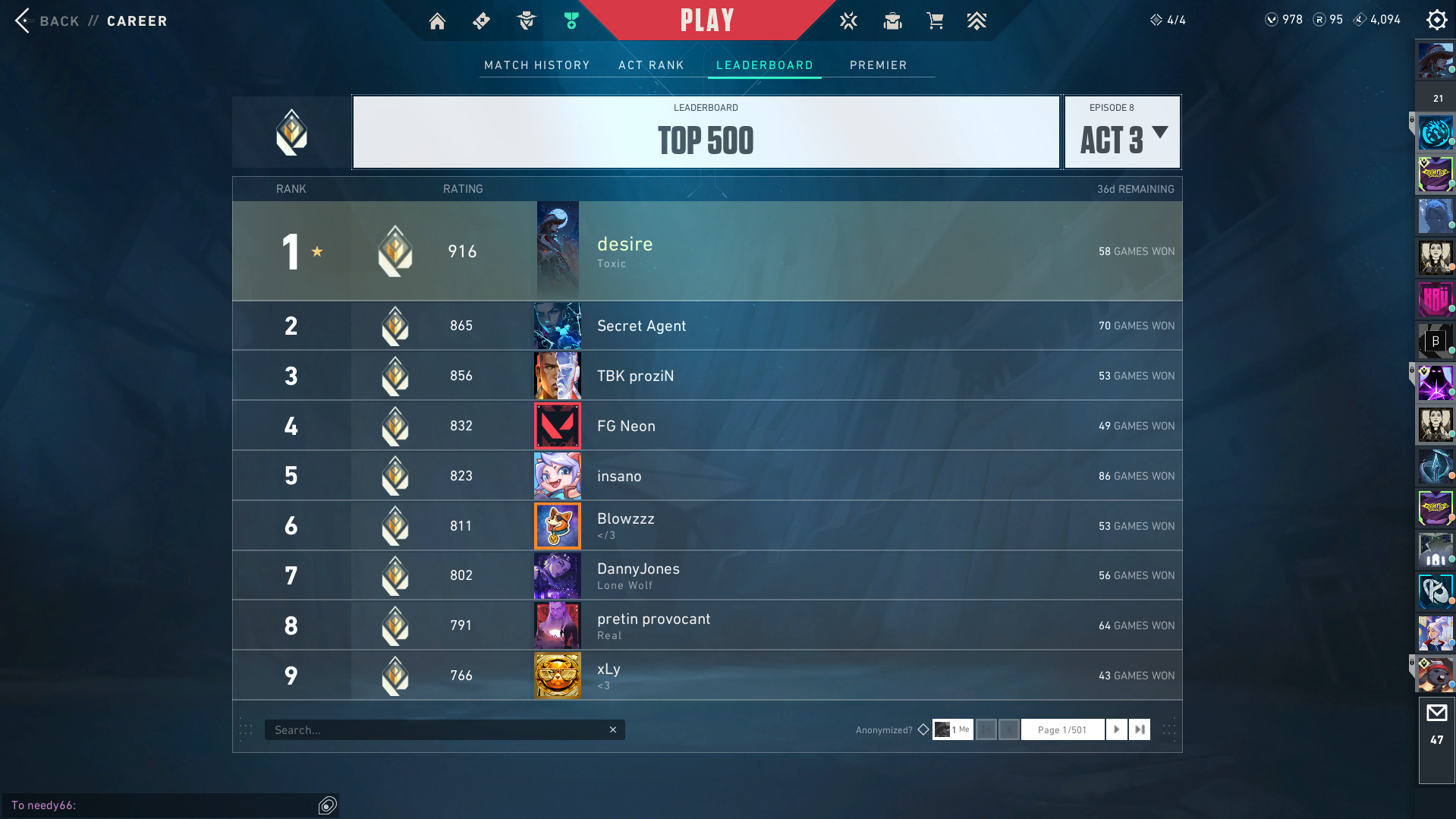Image resolution: width=1456 pixels, height=819 pixels.
Task: Select the Career medal icon
Action: pos(571,20)
